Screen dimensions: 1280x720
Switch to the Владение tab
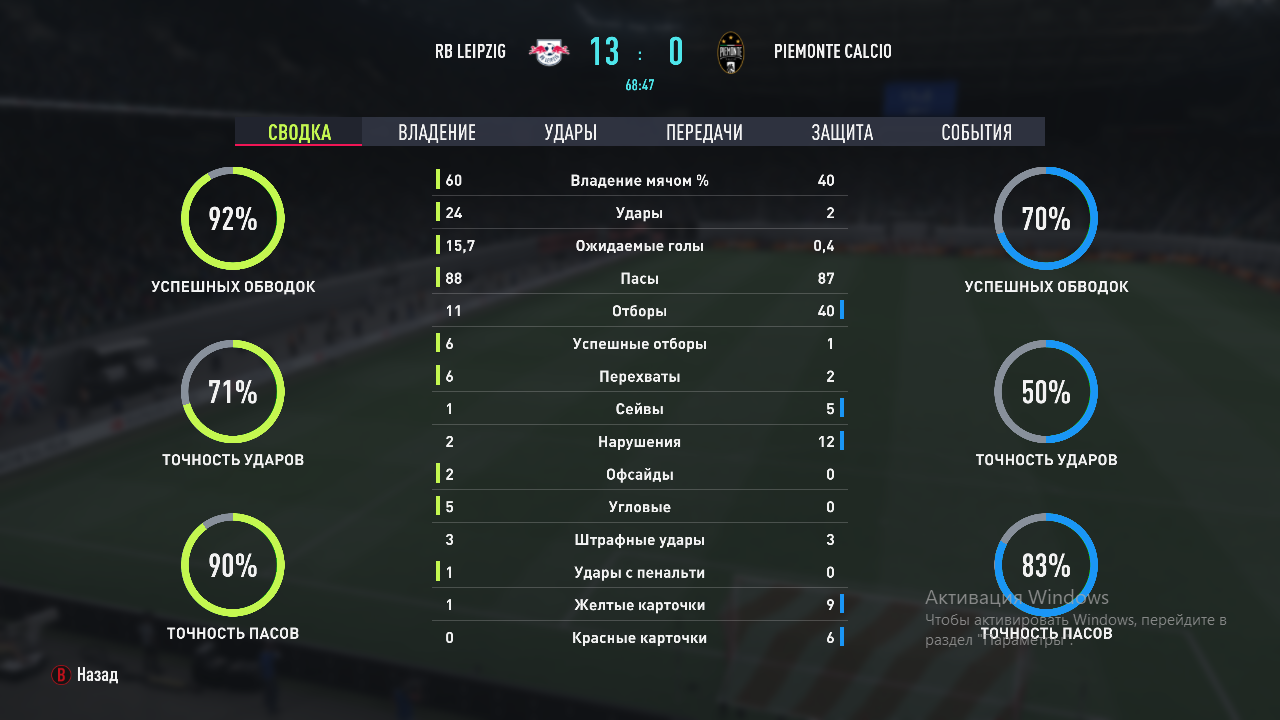coord(437,132)
